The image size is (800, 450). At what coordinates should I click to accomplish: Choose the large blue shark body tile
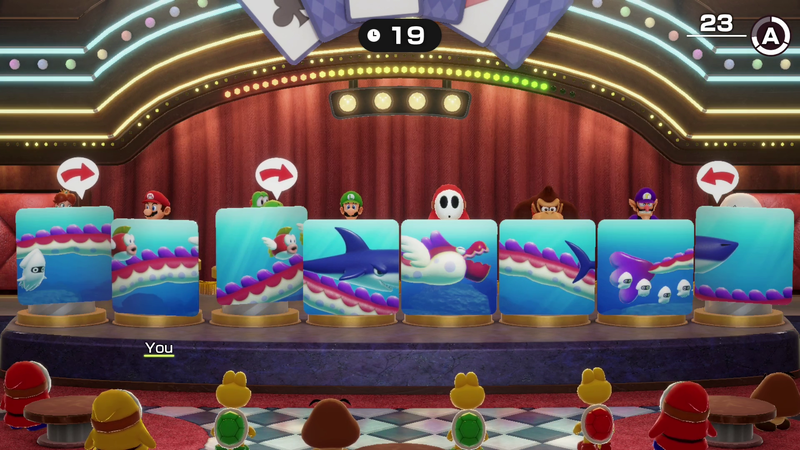[351, 266]
